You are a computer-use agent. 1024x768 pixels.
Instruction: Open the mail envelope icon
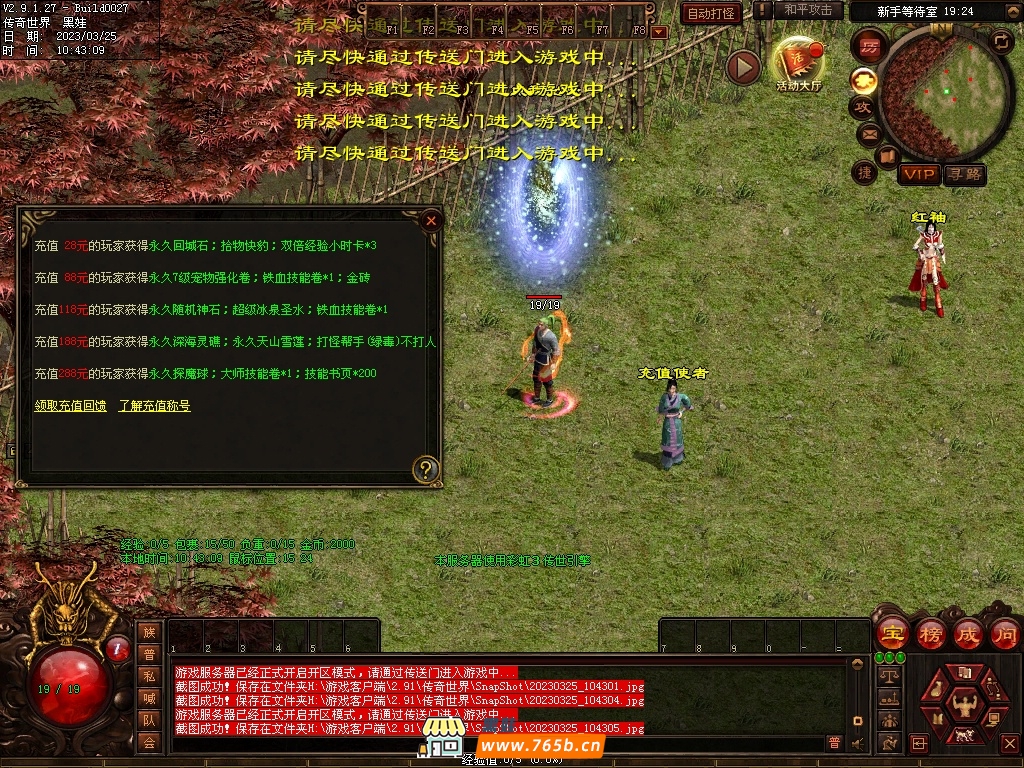[x=868, y=133]
